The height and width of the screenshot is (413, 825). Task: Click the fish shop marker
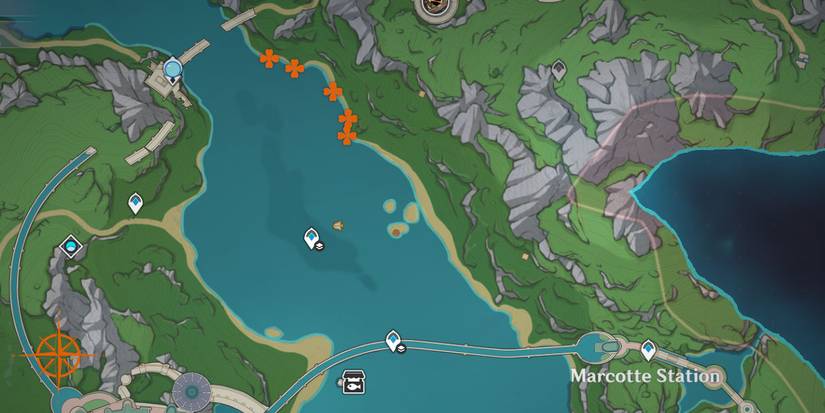pyautogui.click(x=353, y=380)
